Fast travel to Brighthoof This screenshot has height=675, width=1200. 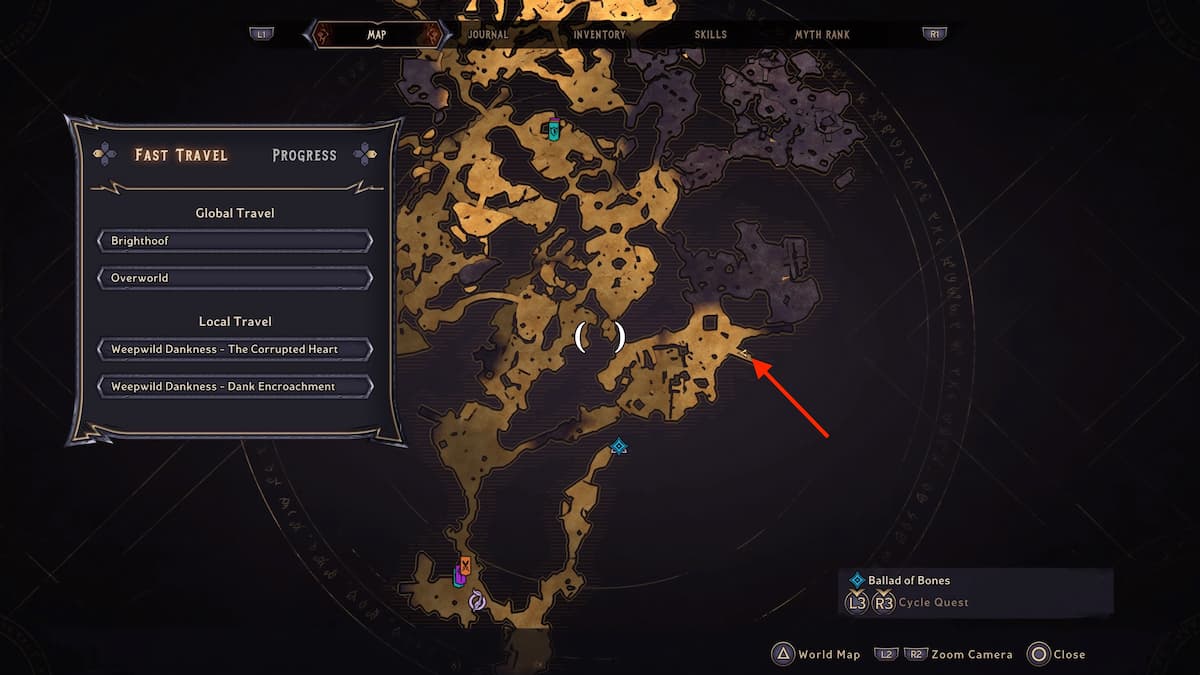tap(235, 241)
